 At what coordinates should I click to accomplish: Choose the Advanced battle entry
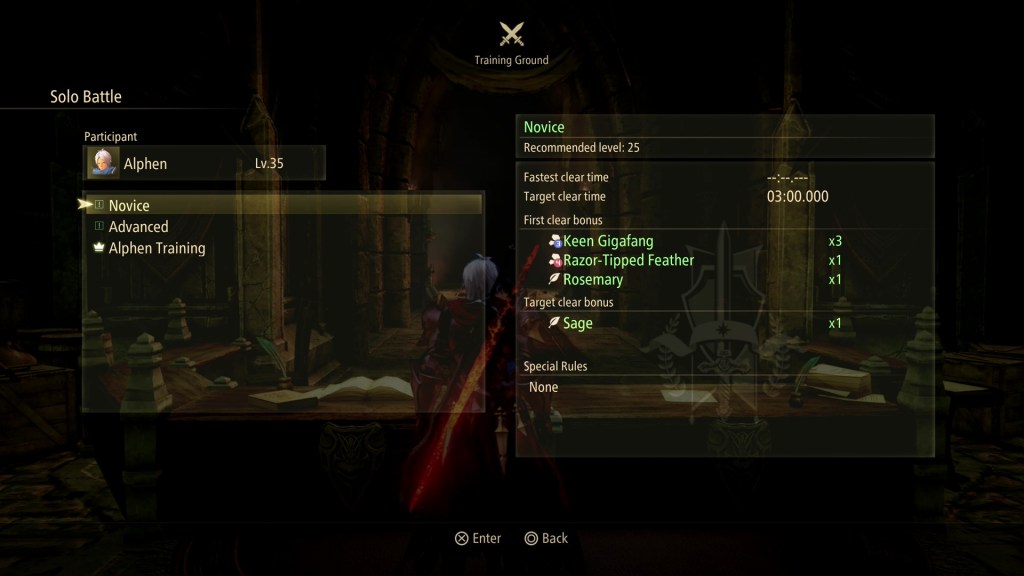[x=138, y=227]
